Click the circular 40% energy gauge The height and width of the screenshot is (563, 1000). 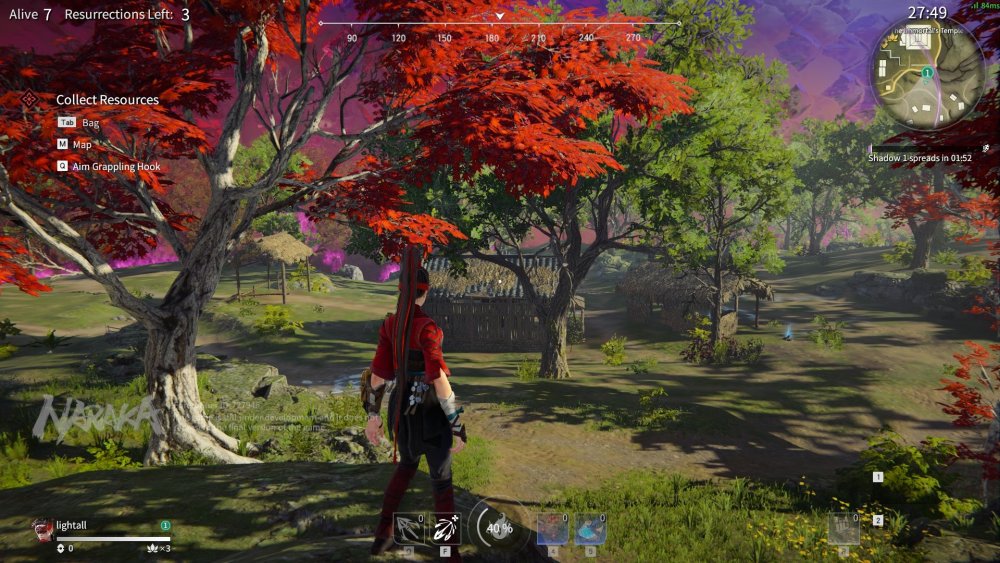point(498,527)
